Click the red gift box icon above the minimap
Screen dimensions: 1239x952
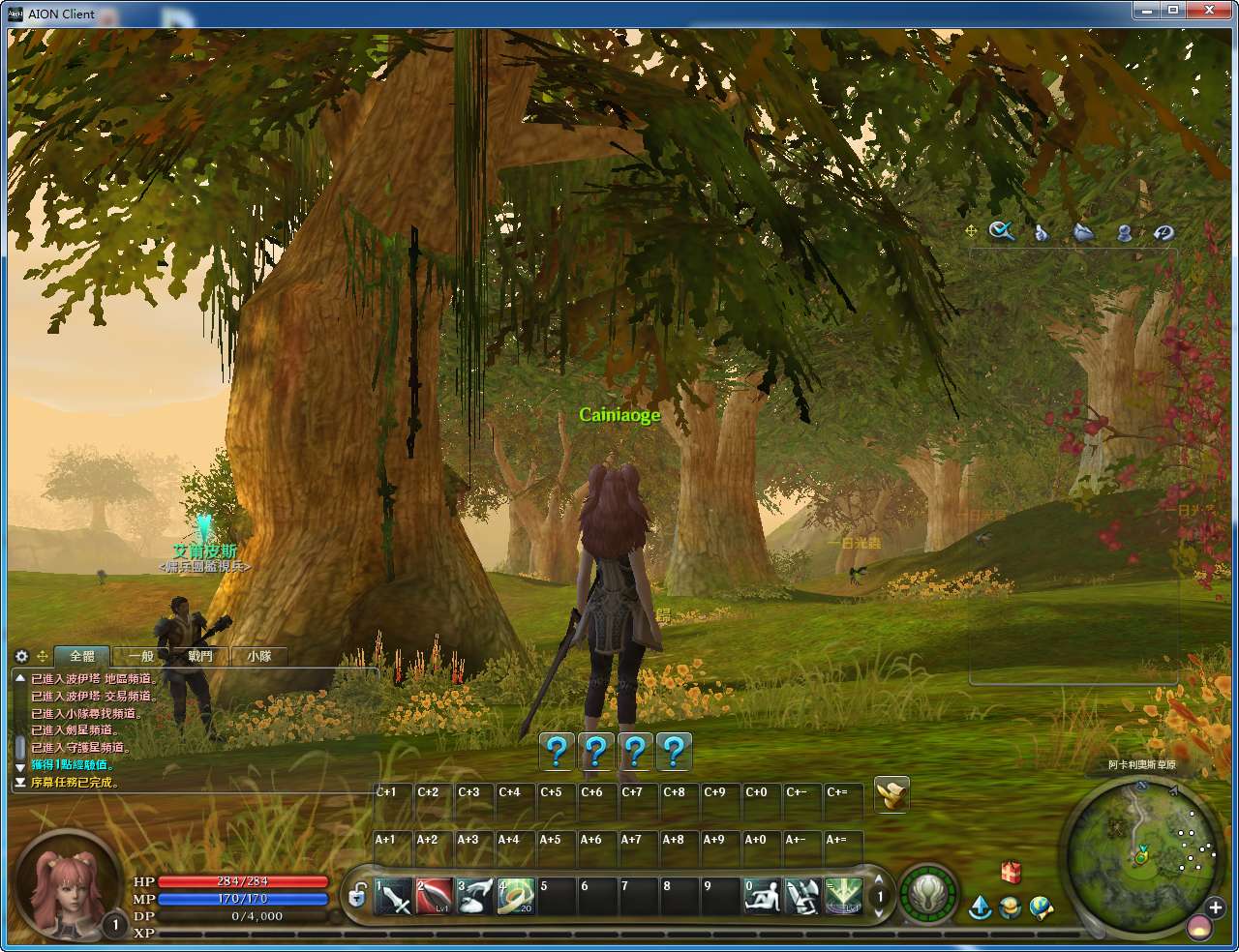click(x=1010, y=872)
